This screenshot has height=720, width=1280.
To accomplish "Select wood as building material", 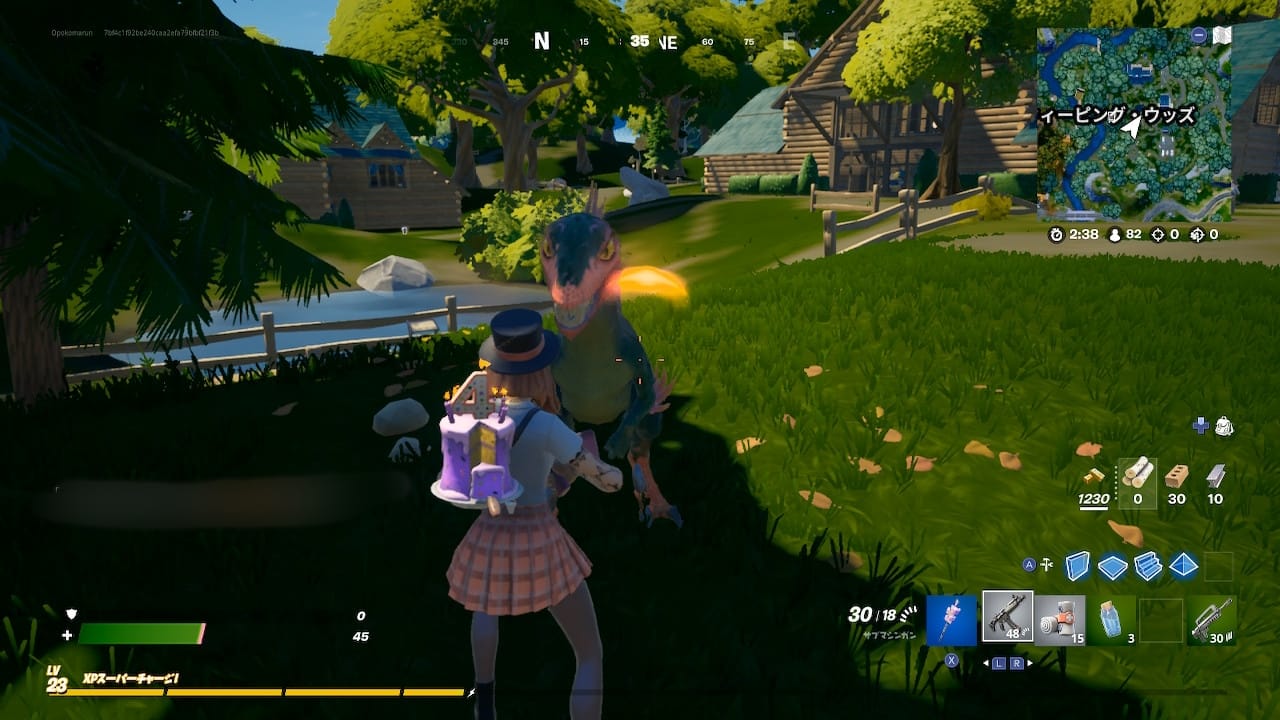I will [x=1137, y=474].
